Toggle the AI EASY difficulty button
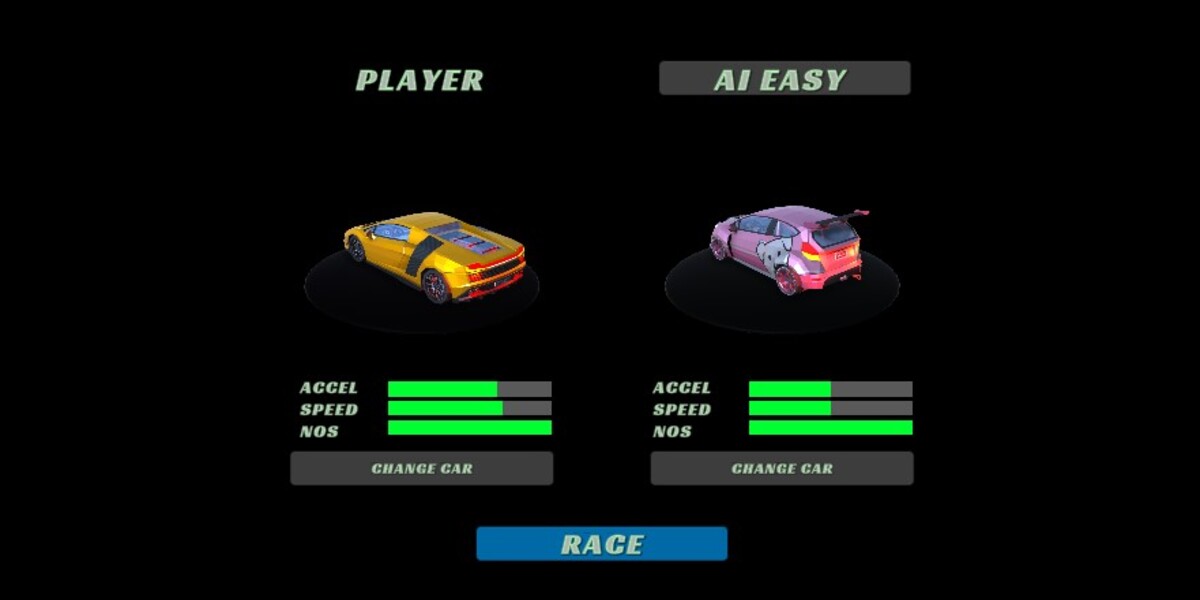Image resolution: width=1200 pixels, height=600 pixels. 784,79
